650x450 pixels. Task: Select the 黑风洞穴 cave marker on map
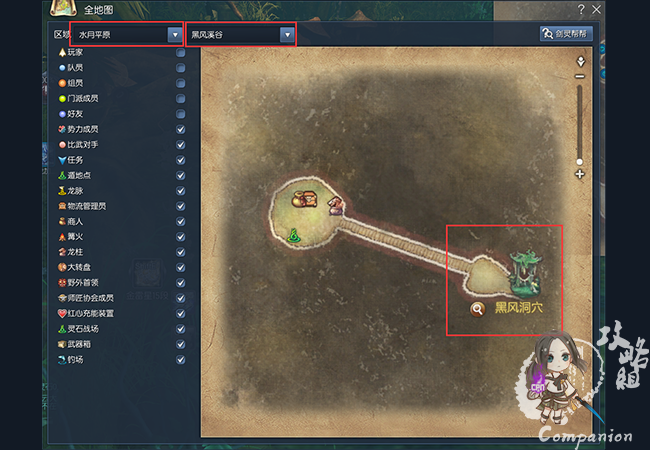click(520, 270)
